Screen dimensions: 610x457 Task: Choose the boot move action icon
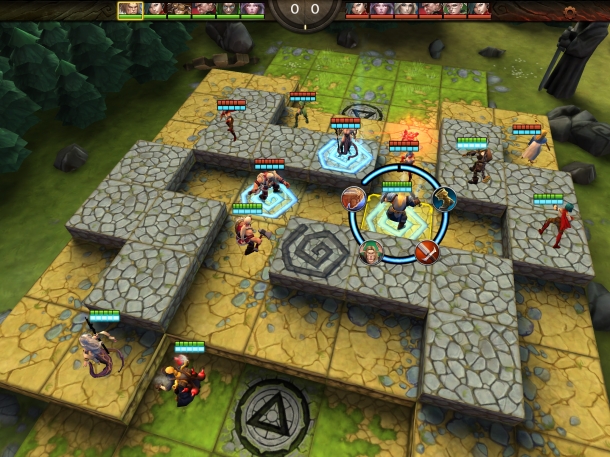pos(444,197)
